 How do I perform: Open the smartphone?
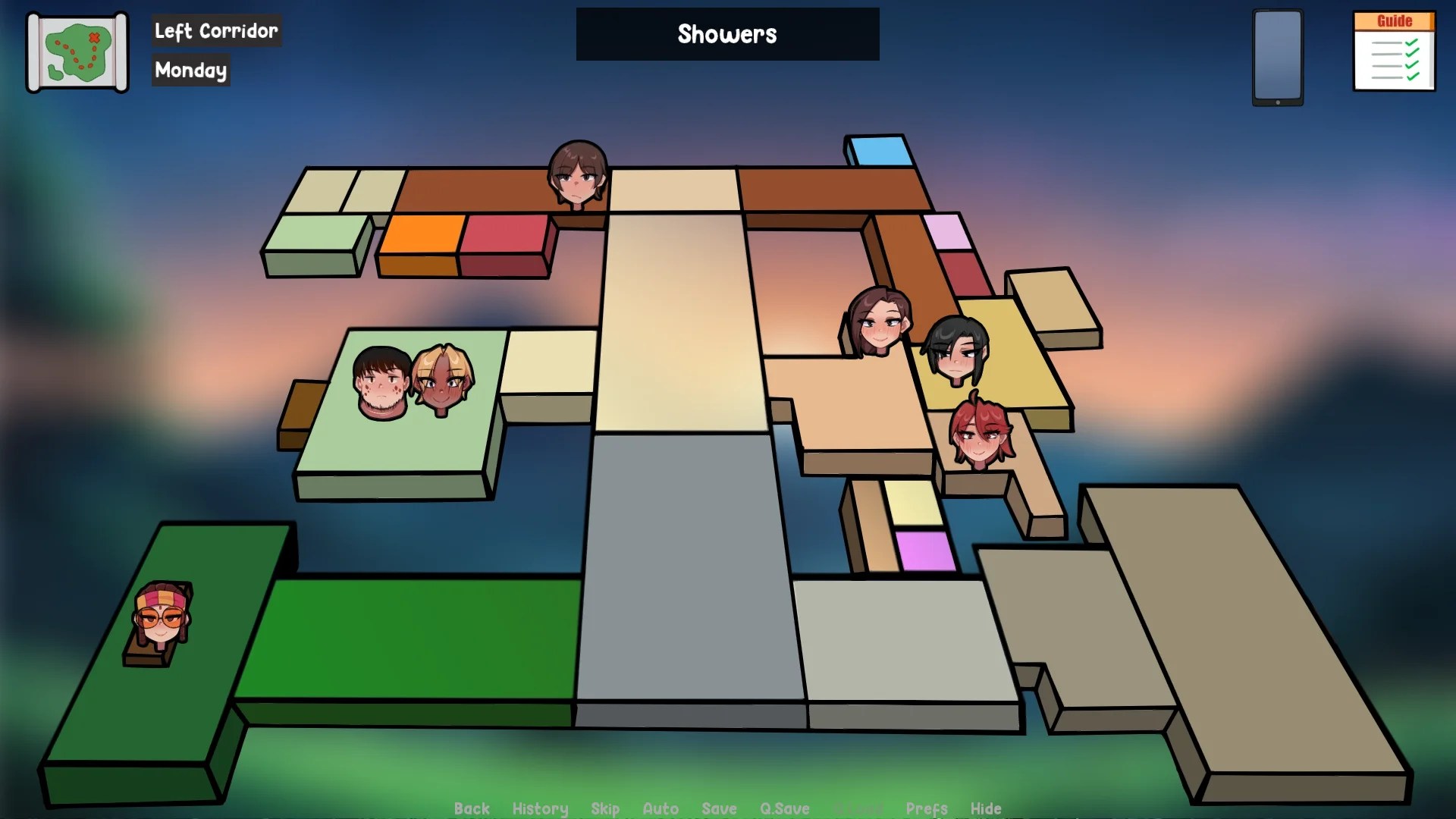[1277, 58]
